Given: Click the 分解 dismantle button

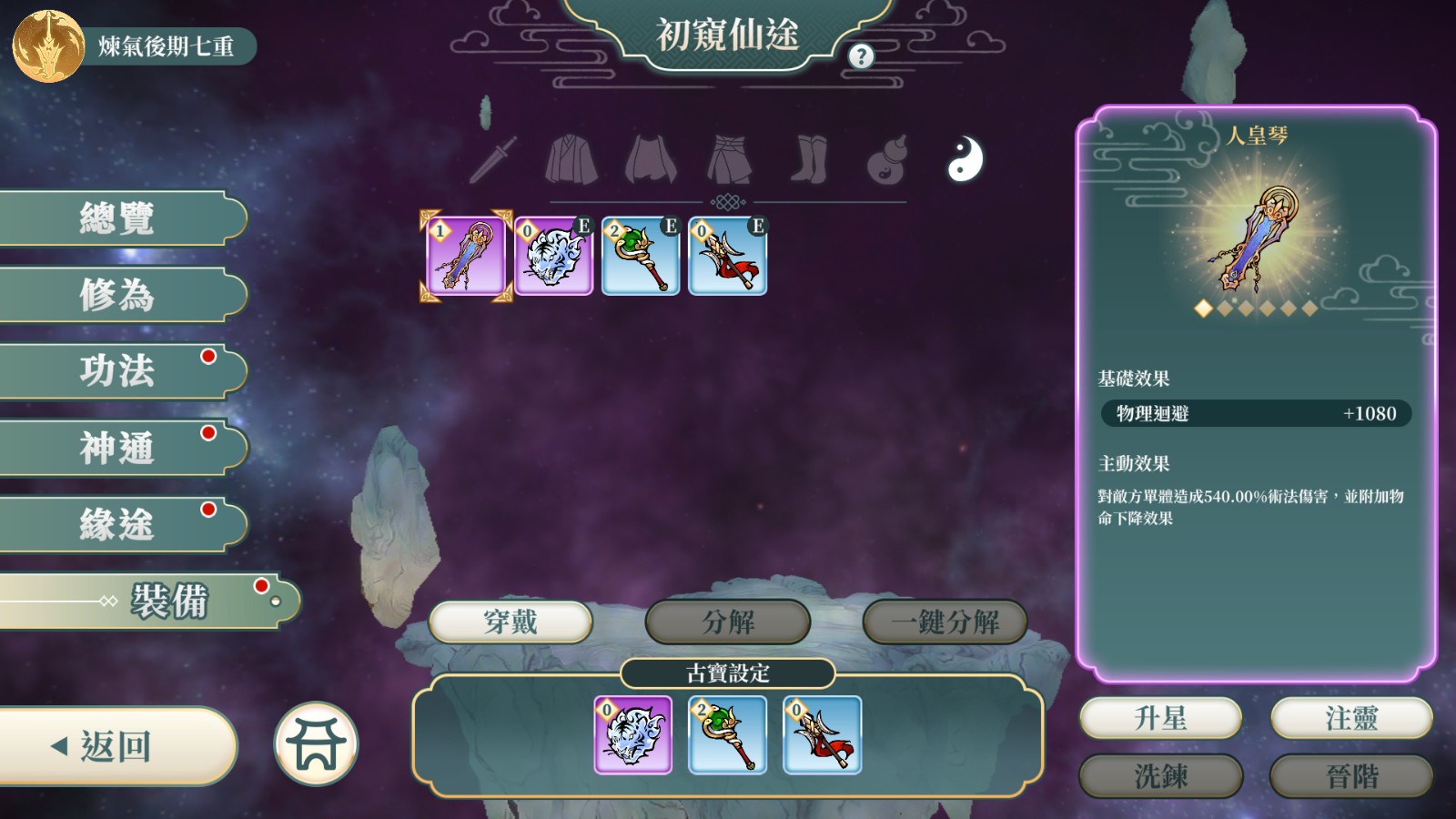Looking at the screenshot, I should pyautogui.click(x=727, y=622).
